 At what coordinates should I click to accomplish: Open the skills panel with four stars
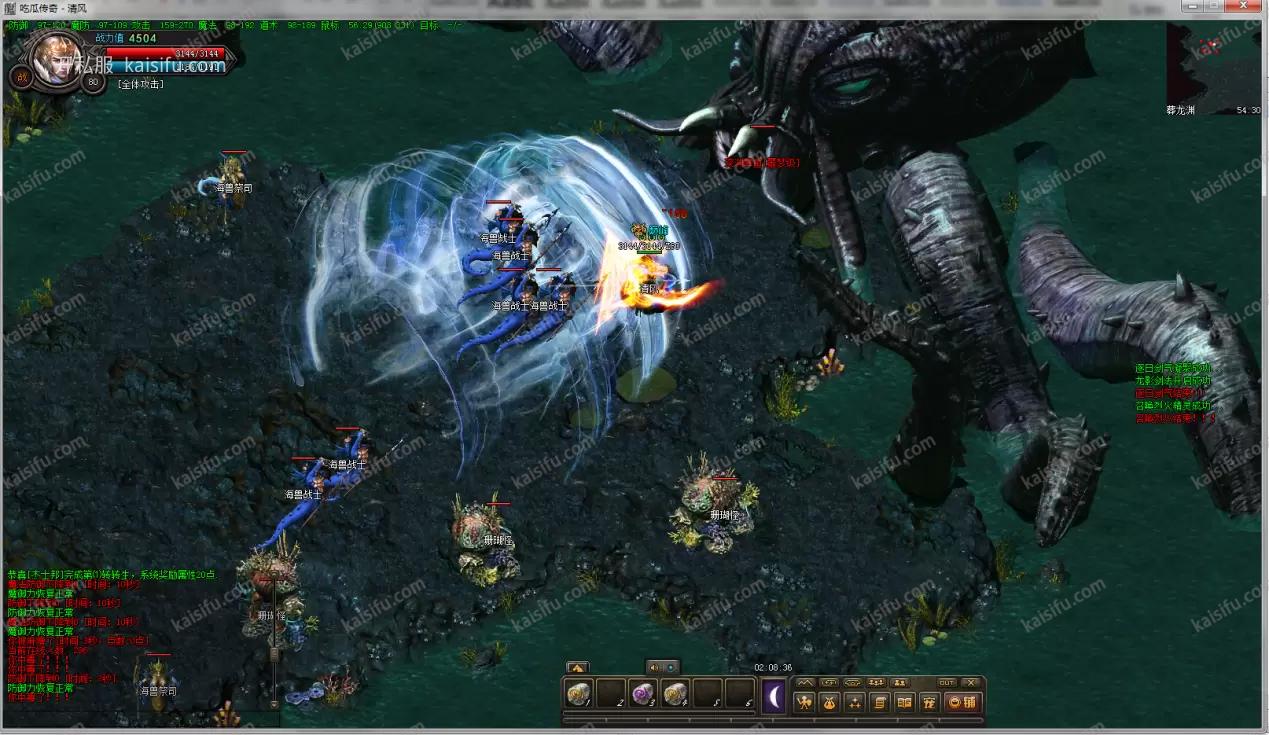[854, 702]
